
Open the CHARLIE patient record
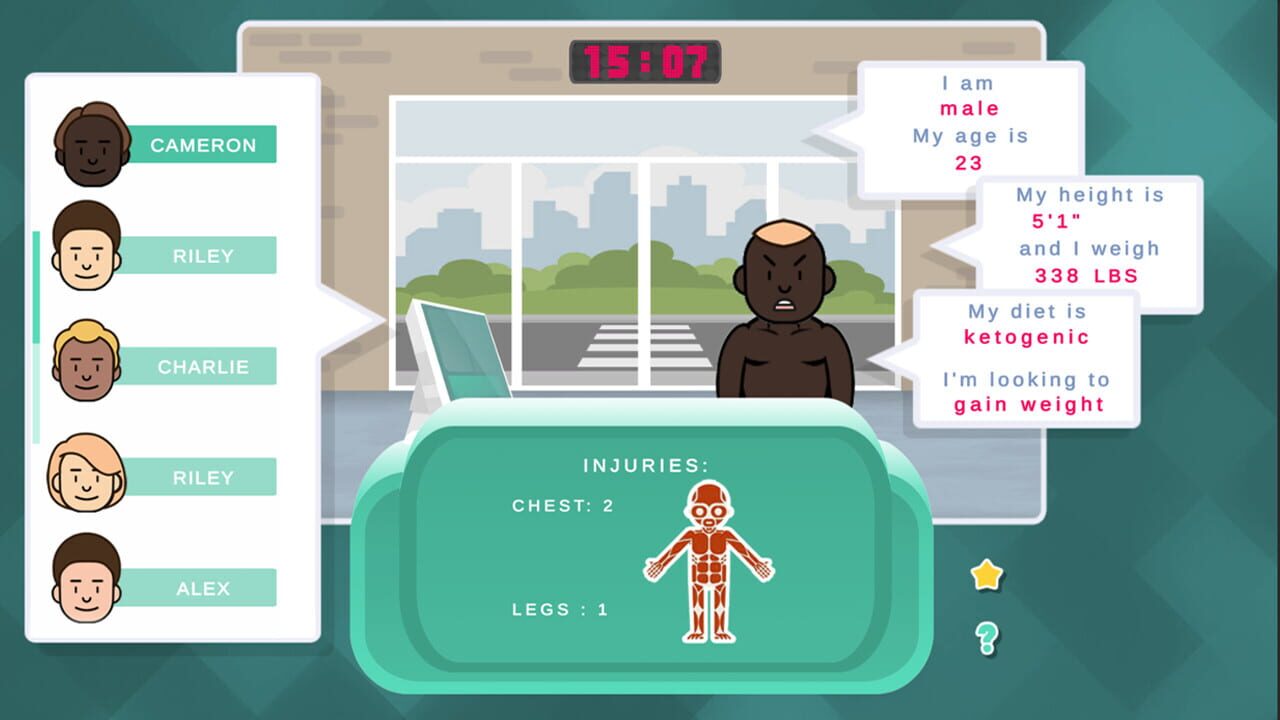click(x=203, y=367)
